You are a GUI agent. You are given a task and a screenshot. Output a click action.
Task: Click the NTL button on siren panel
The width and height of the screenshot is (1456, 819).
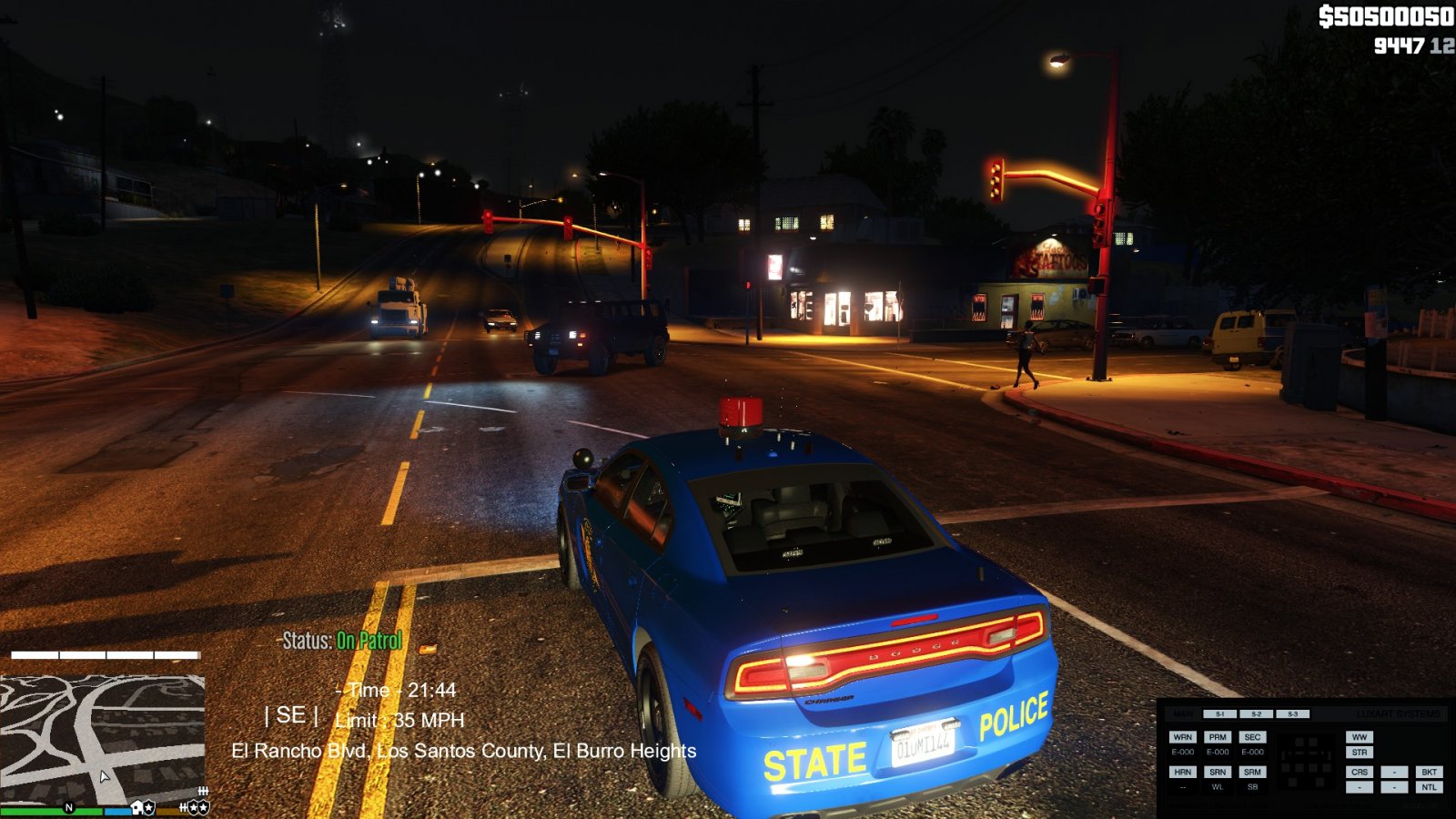[x=1429, y=787]
